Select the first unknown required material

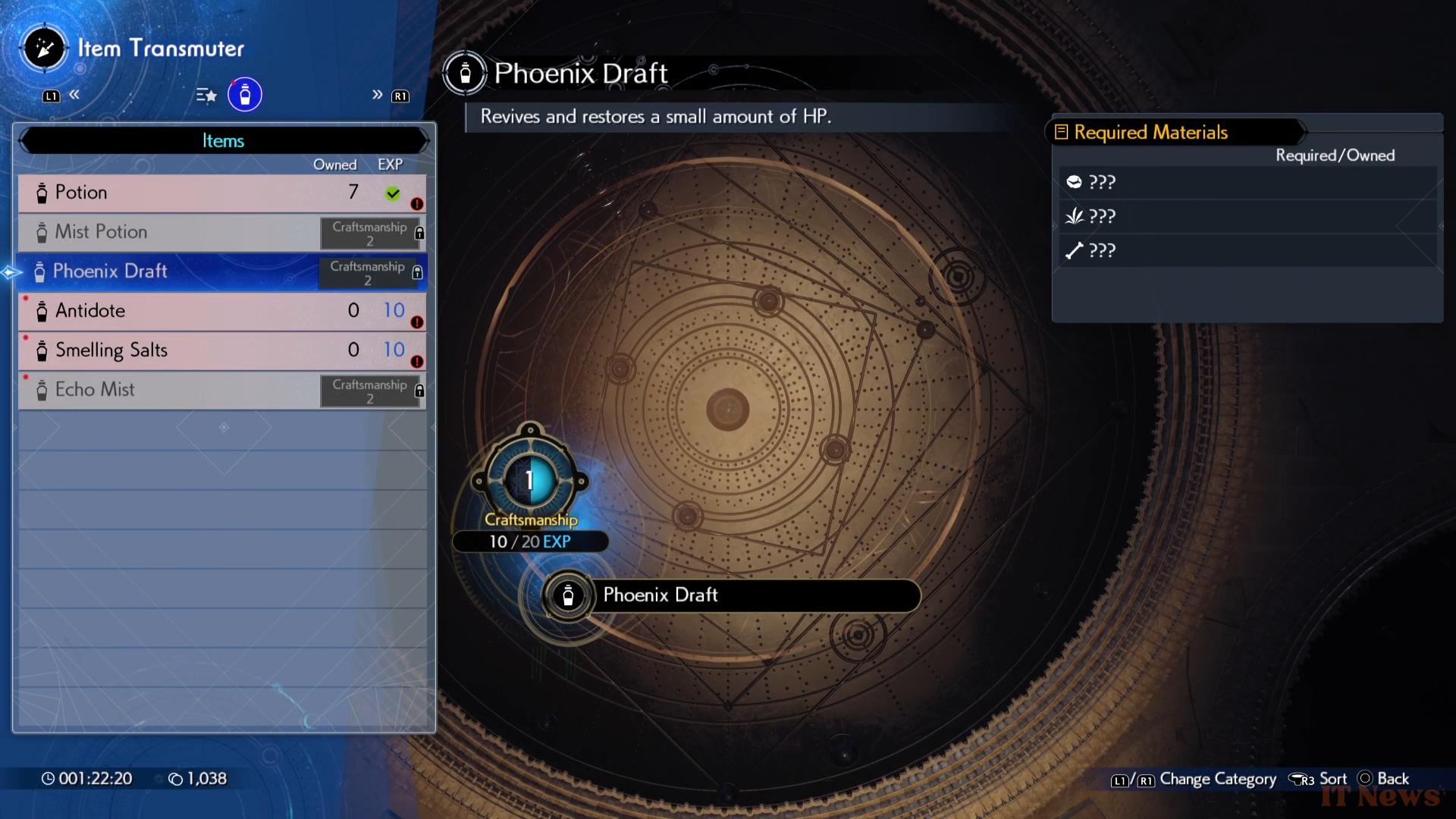pos(1247,182)
